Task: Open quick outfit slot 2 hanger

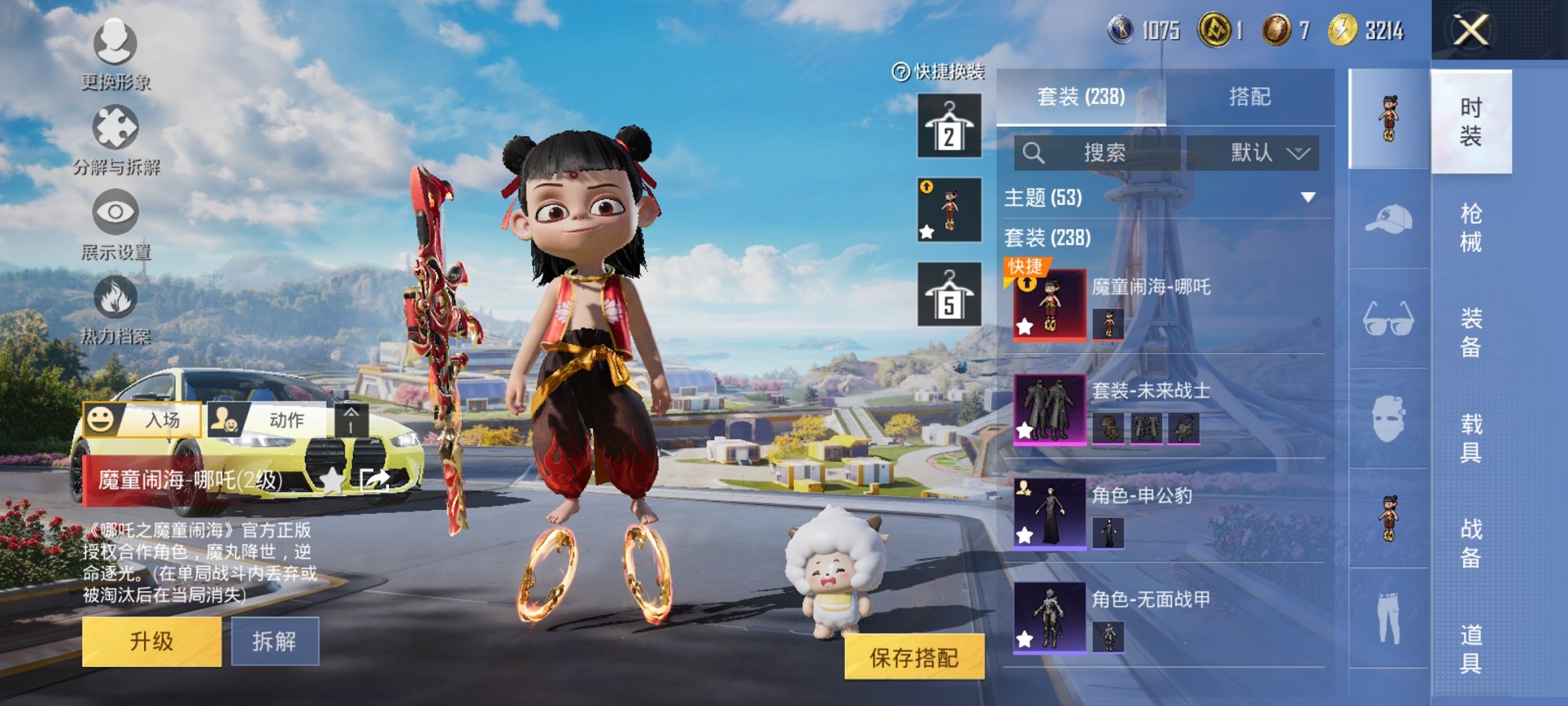Action: tap(949, 126)
